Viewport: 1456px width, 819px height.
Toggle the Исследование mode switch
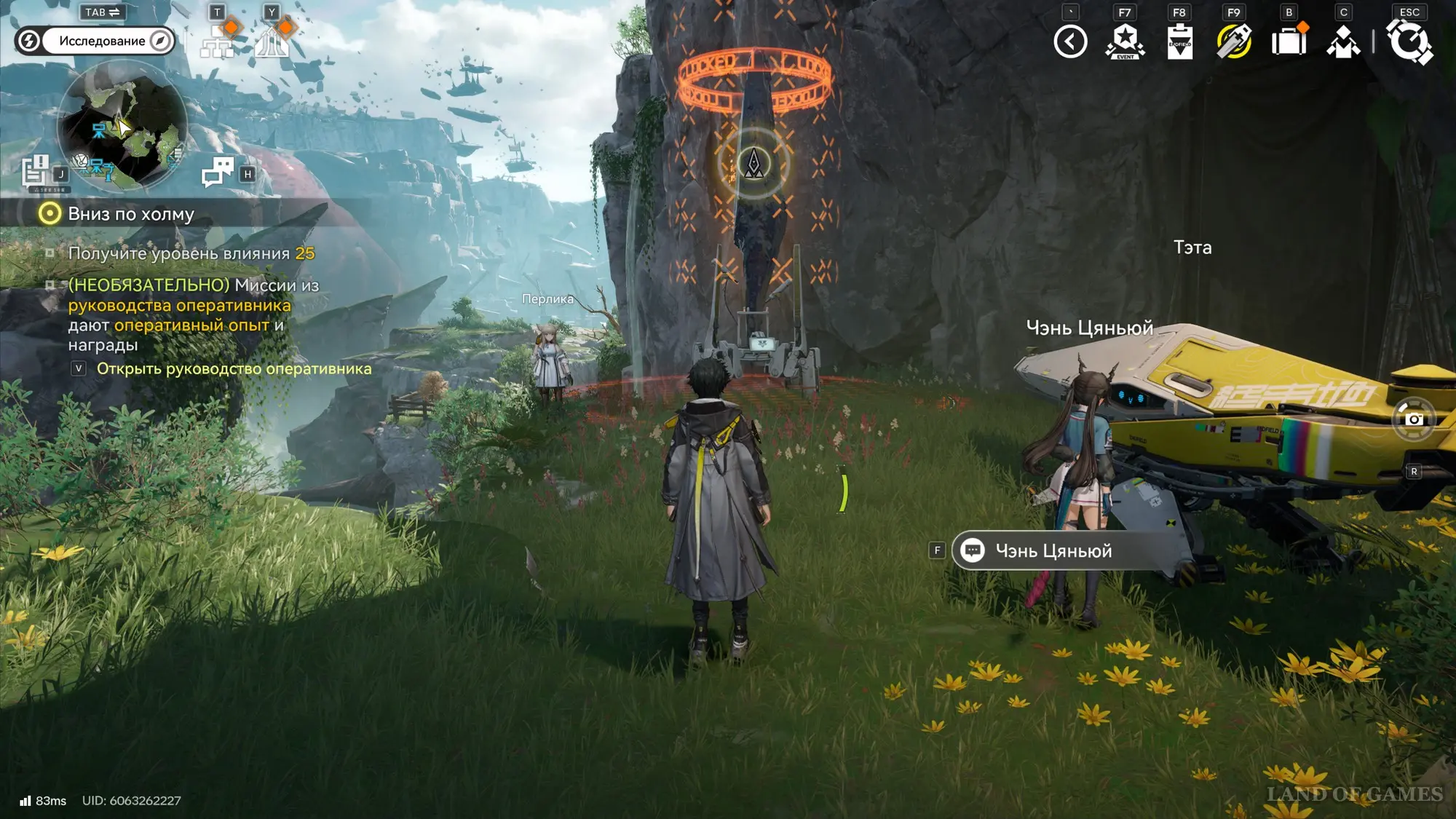click(x=95, y=41)
